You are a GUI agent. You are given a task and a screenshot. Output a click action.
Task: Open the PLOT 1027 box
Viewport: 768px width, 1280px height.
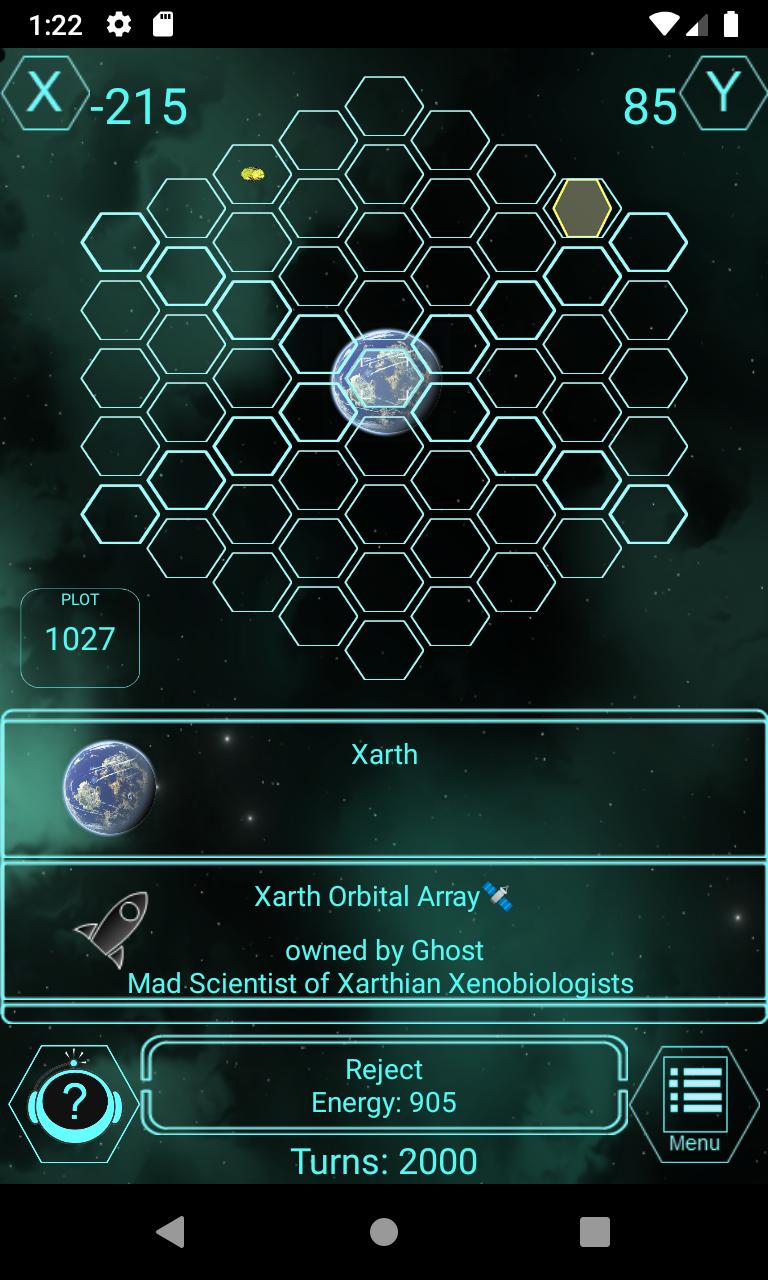[80, 638]
